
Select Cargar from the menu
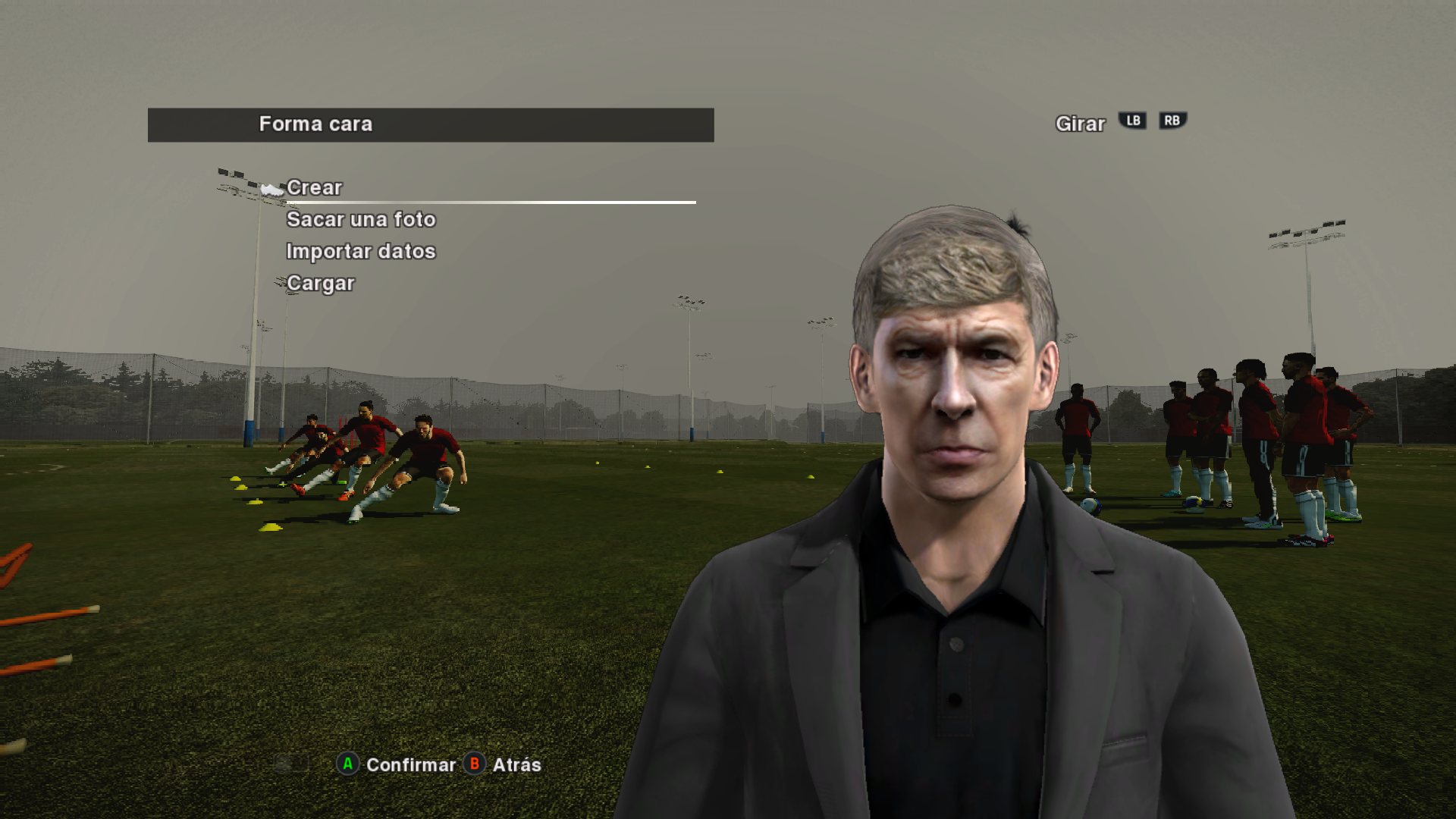point(321,284)
